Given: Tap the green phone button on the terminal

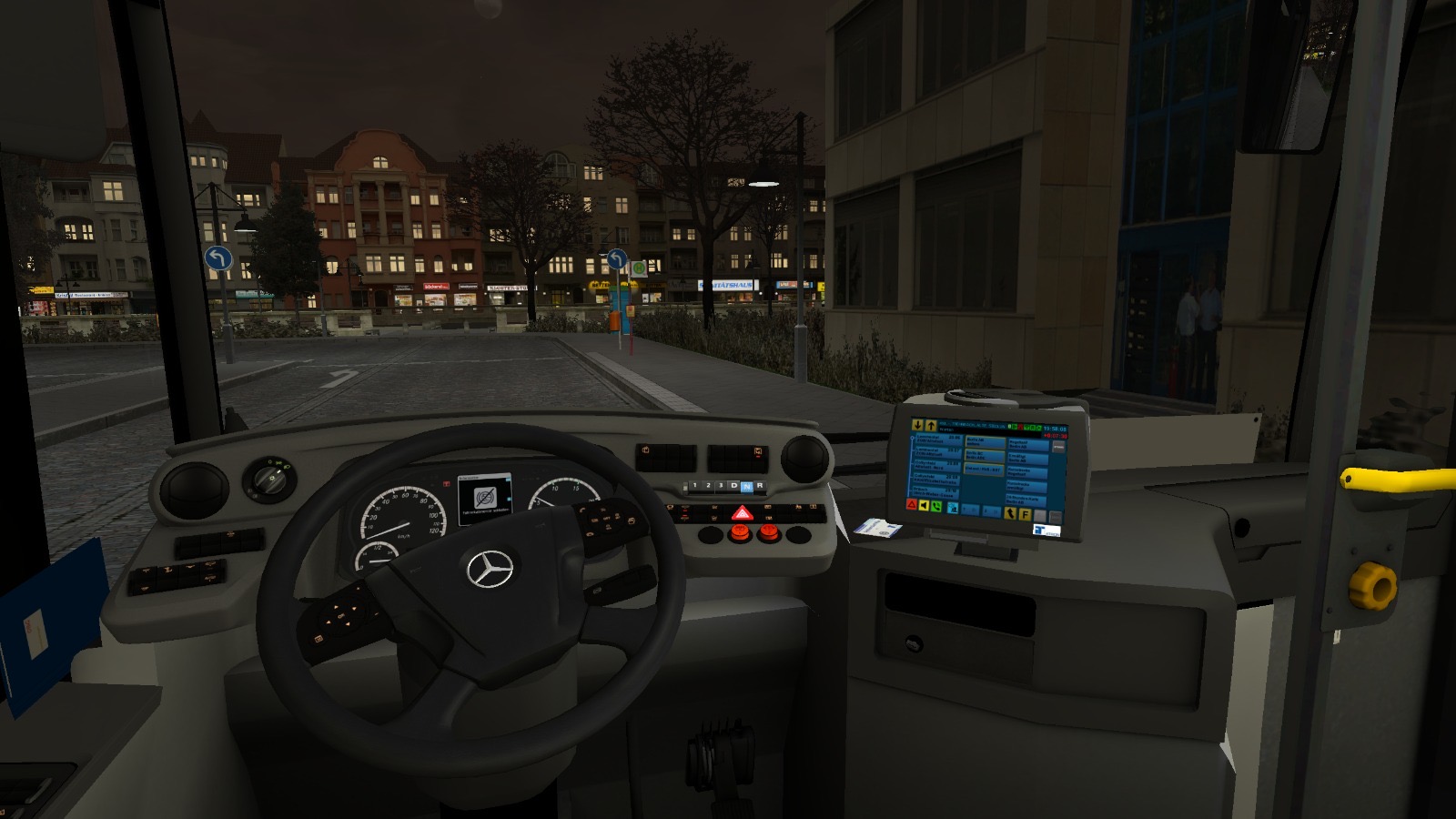Looking at the screenshot, I should 936,507.
